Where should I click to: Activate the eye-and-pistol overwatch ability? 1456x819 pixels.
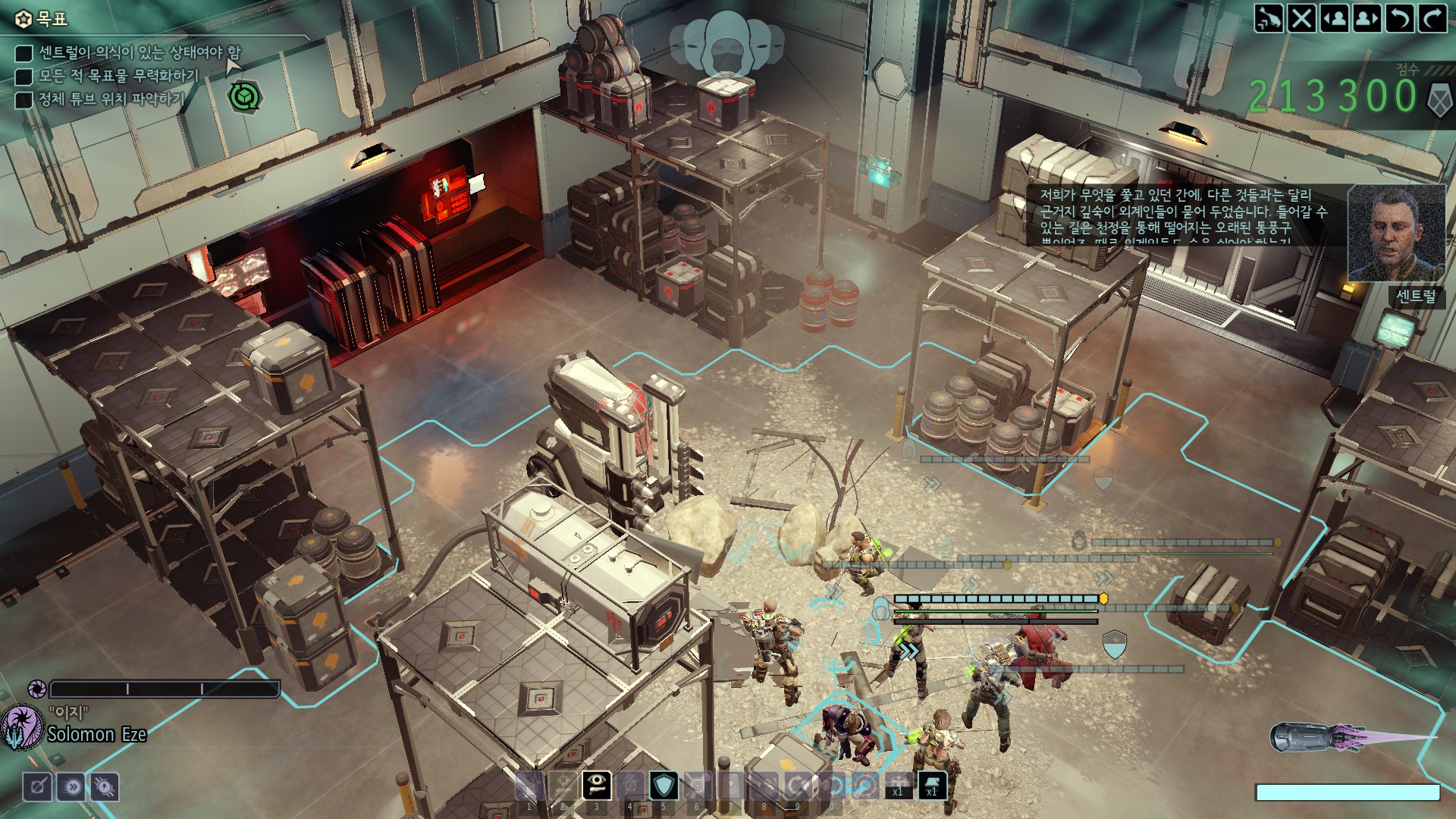point(596,786)
